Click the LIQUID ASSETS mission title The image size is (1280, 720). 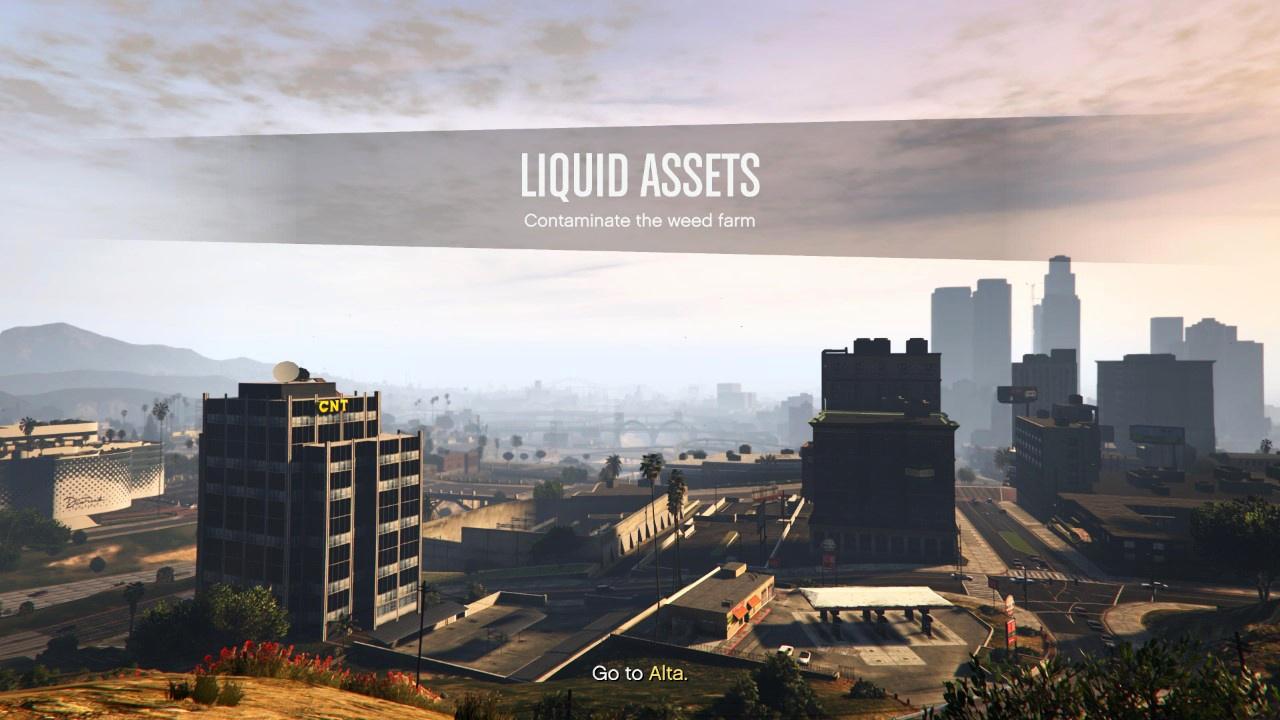click(x=640, y=175)
